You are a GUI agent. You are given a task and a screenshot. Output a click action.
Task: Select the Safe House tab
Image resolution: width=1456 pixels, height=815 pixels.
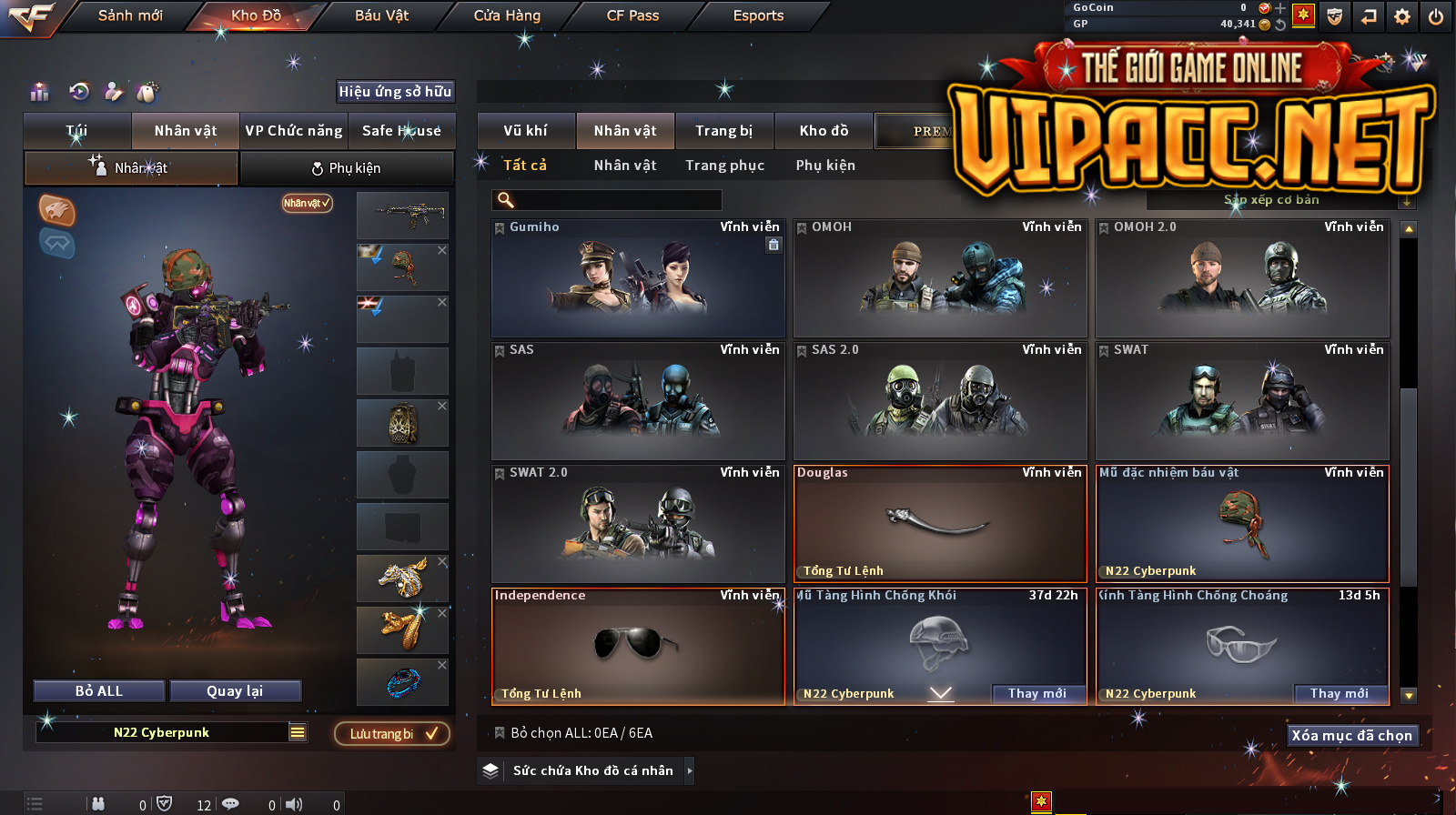point(401,131)
